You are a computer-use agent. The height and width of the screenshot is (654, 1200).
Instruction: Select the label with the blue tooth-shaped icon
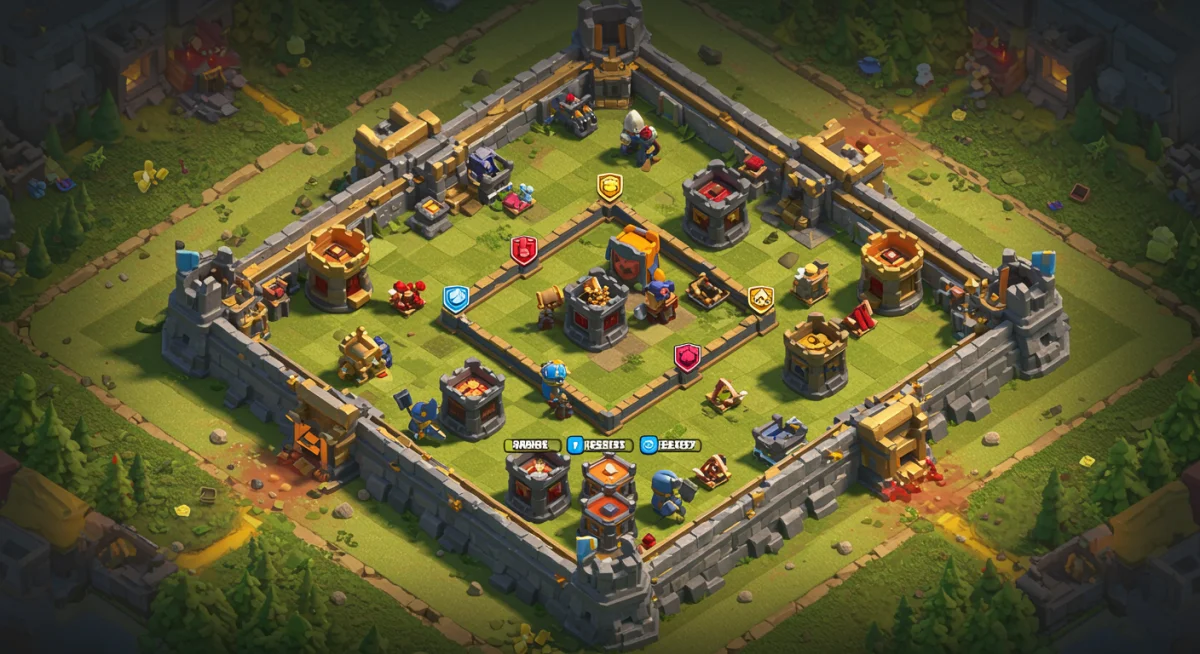point(597,445)
